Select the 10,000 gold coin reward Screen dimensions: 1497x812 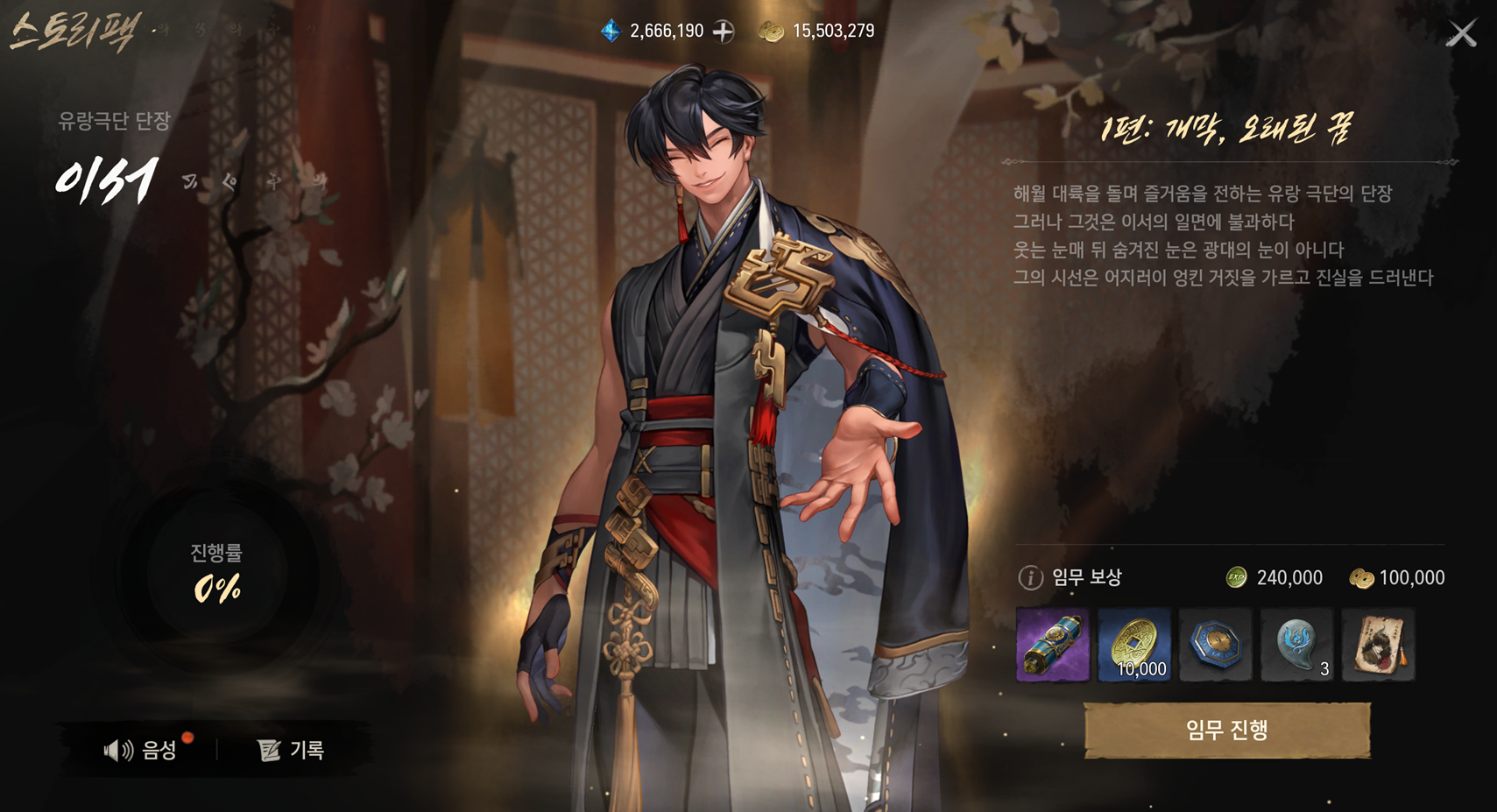click(1133, 646)
